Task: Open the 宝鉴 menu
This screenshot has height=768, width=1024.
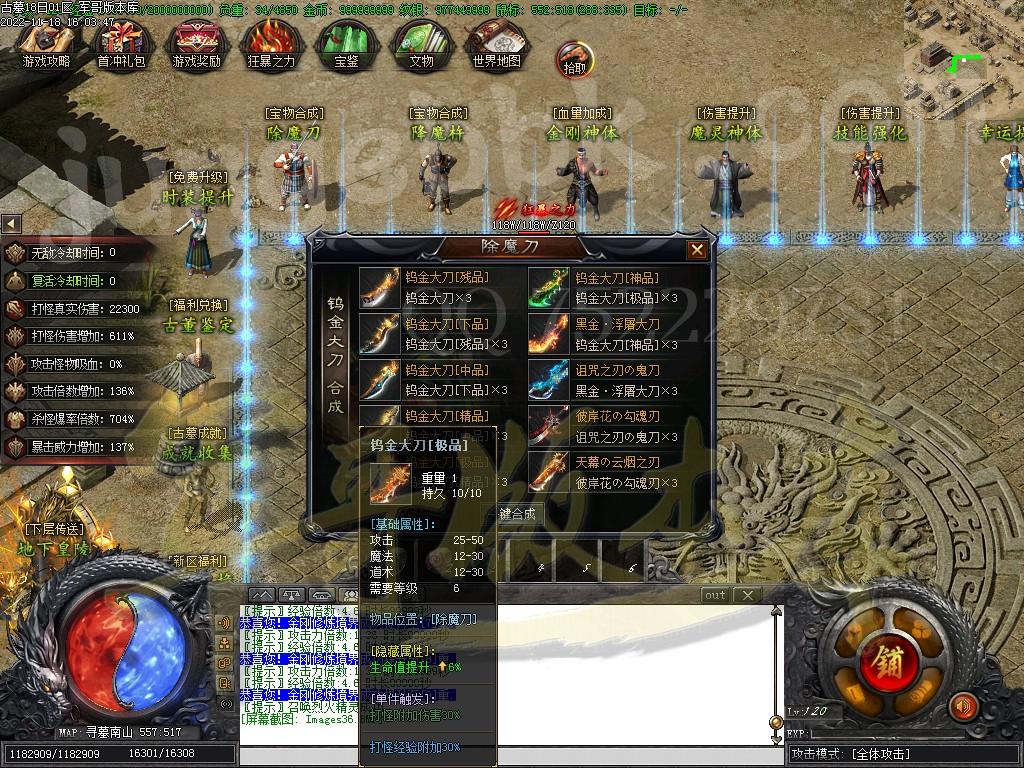Action: [x=346, y=44]
